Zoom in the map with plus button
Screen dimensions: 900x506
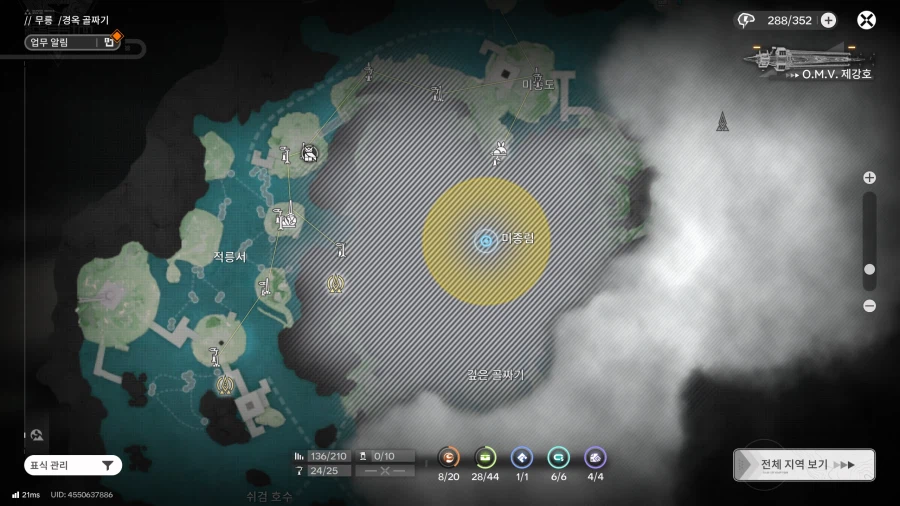tap(869, 178)
